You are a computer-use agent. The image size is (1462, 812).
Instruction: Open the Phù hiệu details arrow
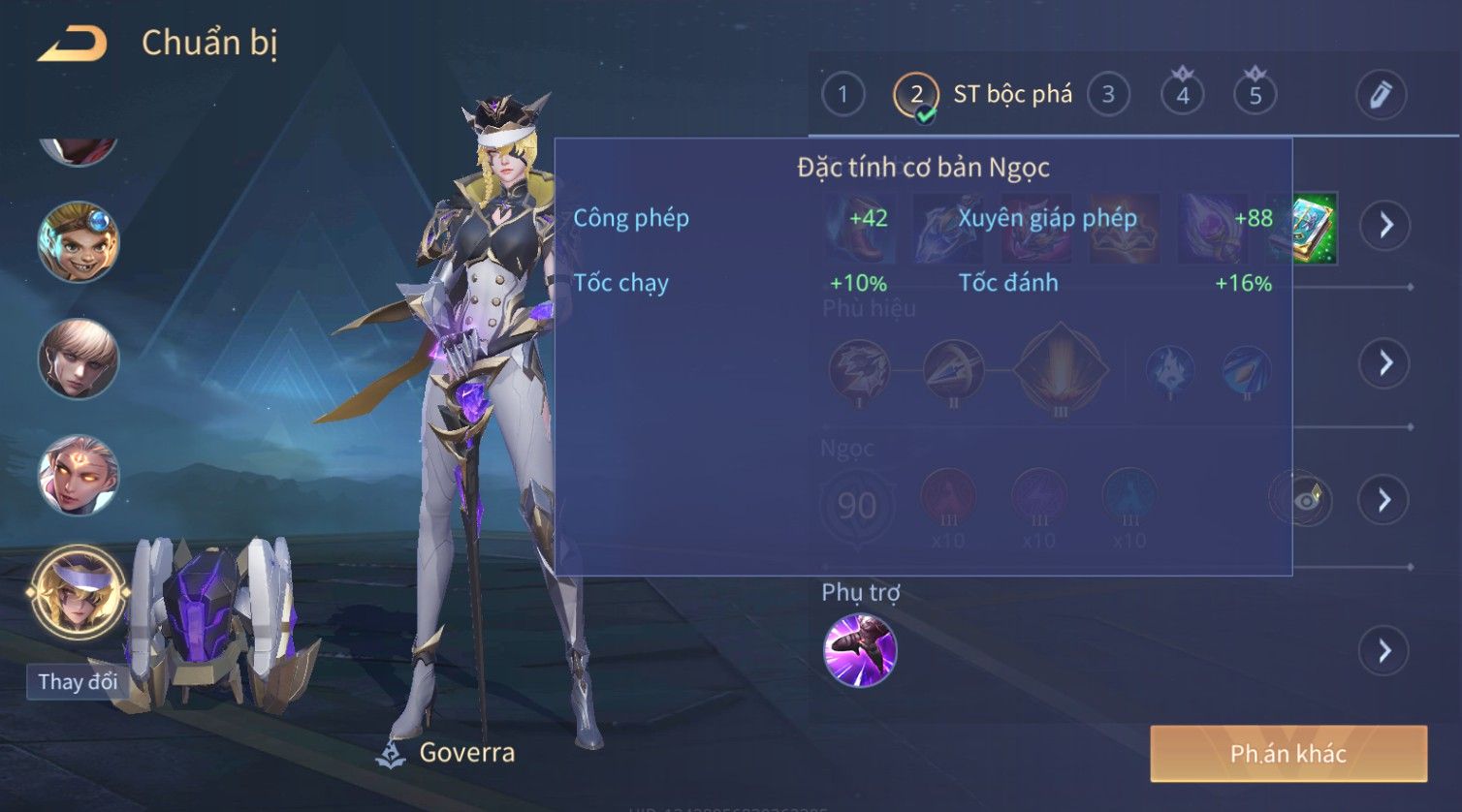1384,363
